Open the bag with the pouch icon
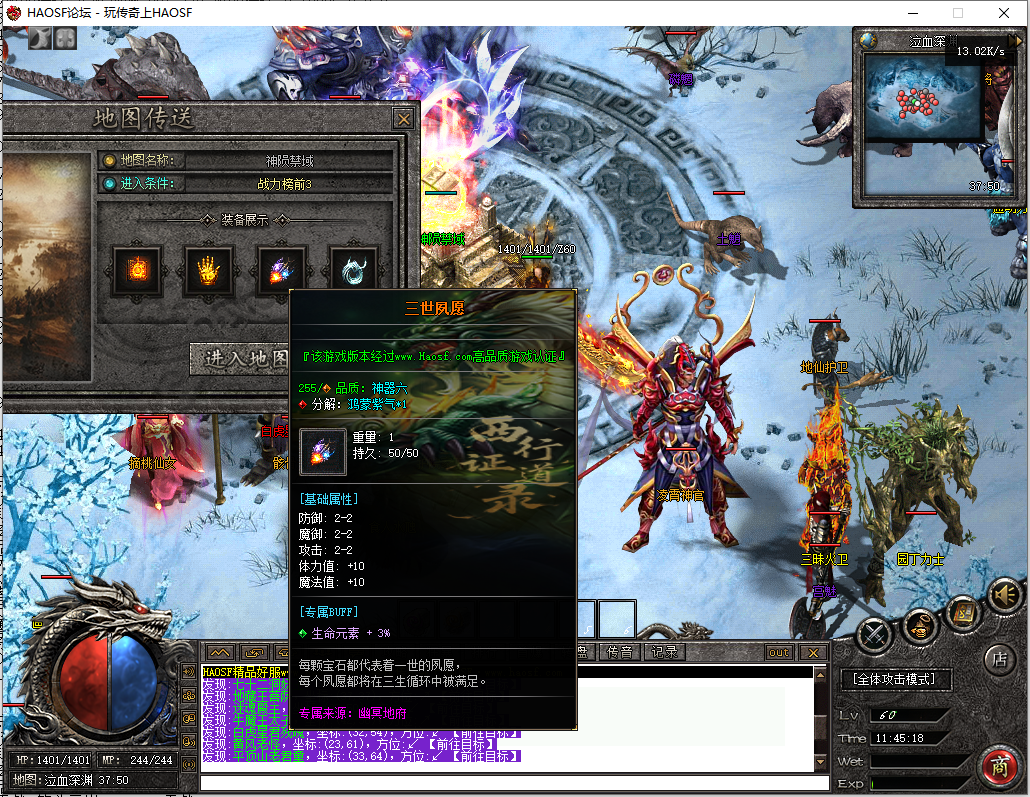Viewport: 1030px width, 797px height. 920,628
